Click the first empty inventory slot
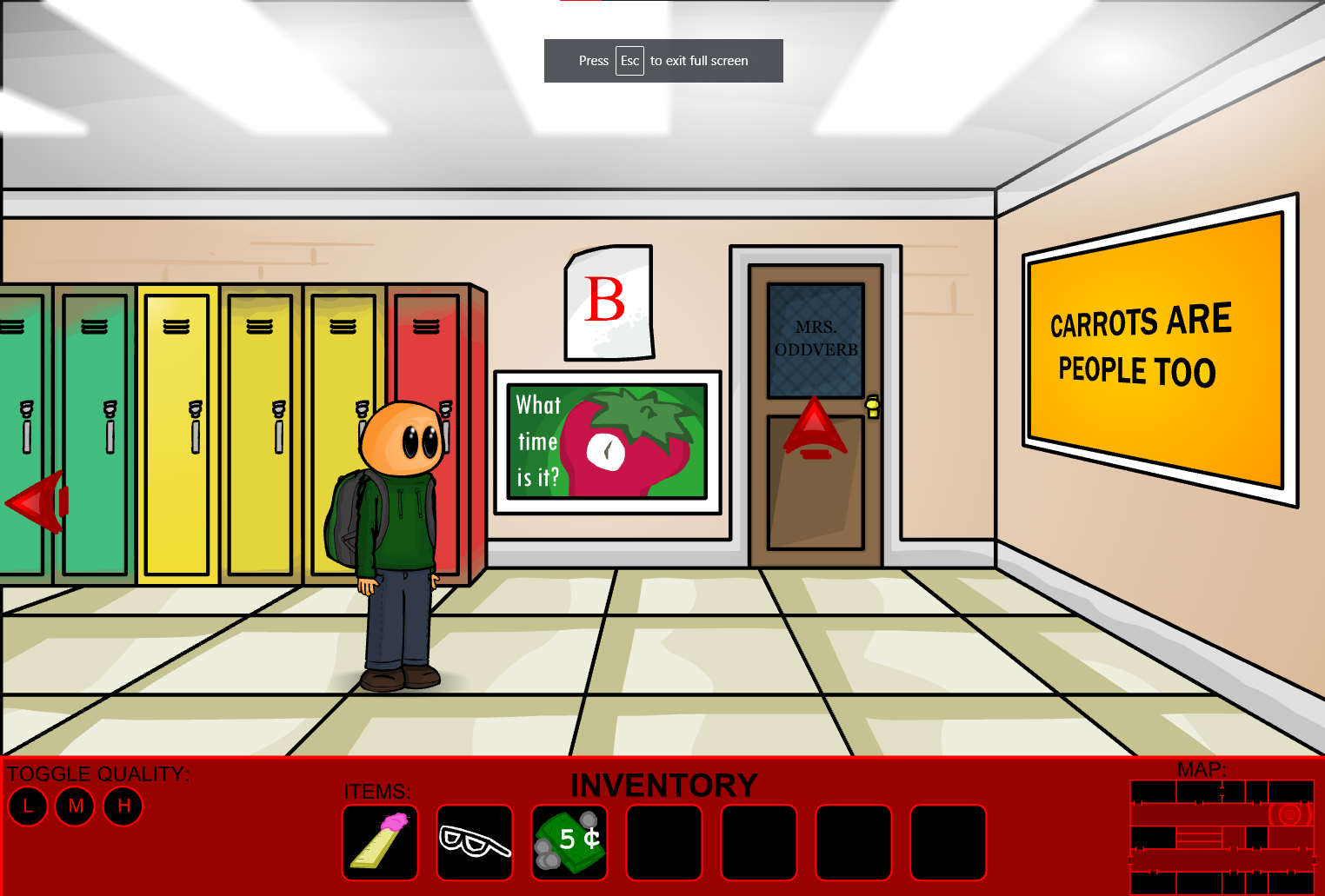Viewport: 1325px width, 896px height. [663, 842]
